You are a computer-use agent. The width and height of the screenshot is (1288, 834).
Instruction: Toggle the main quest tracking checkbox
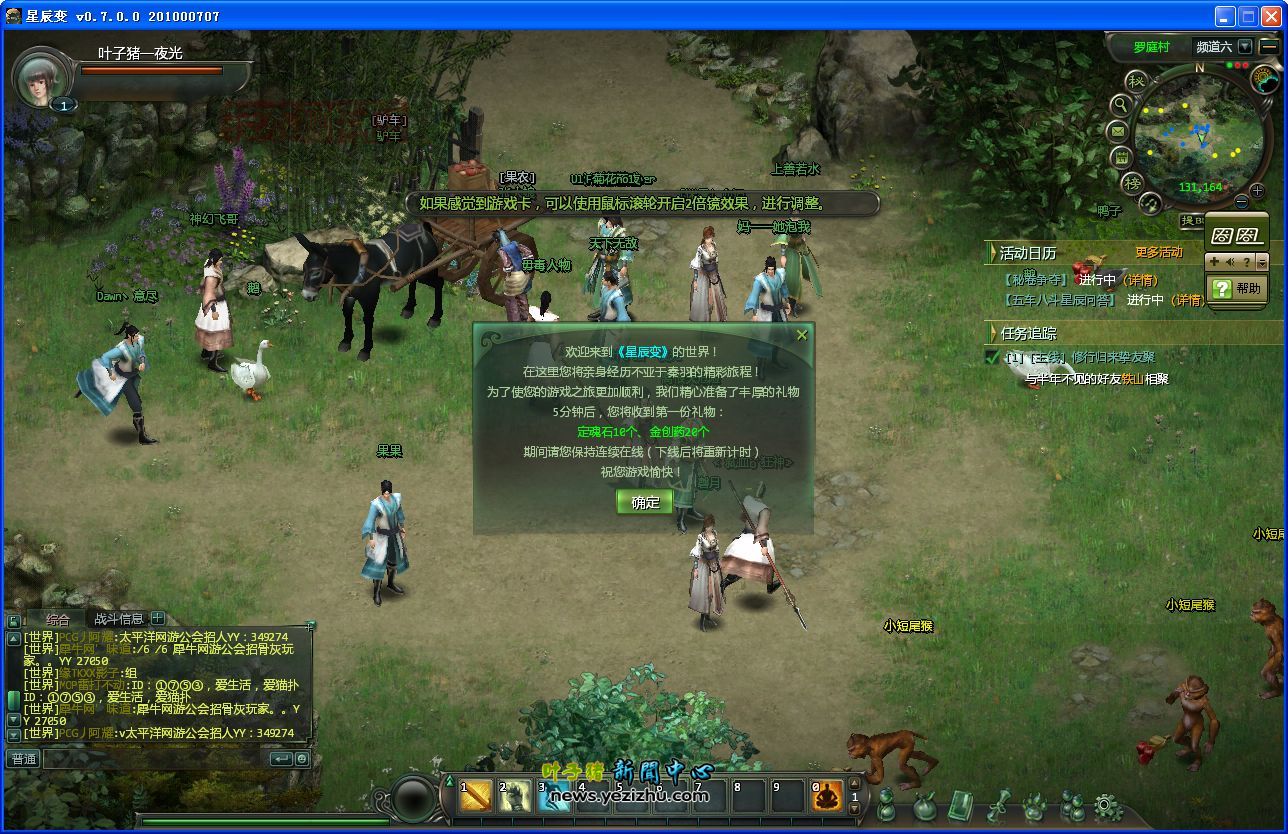coord(992,357)
